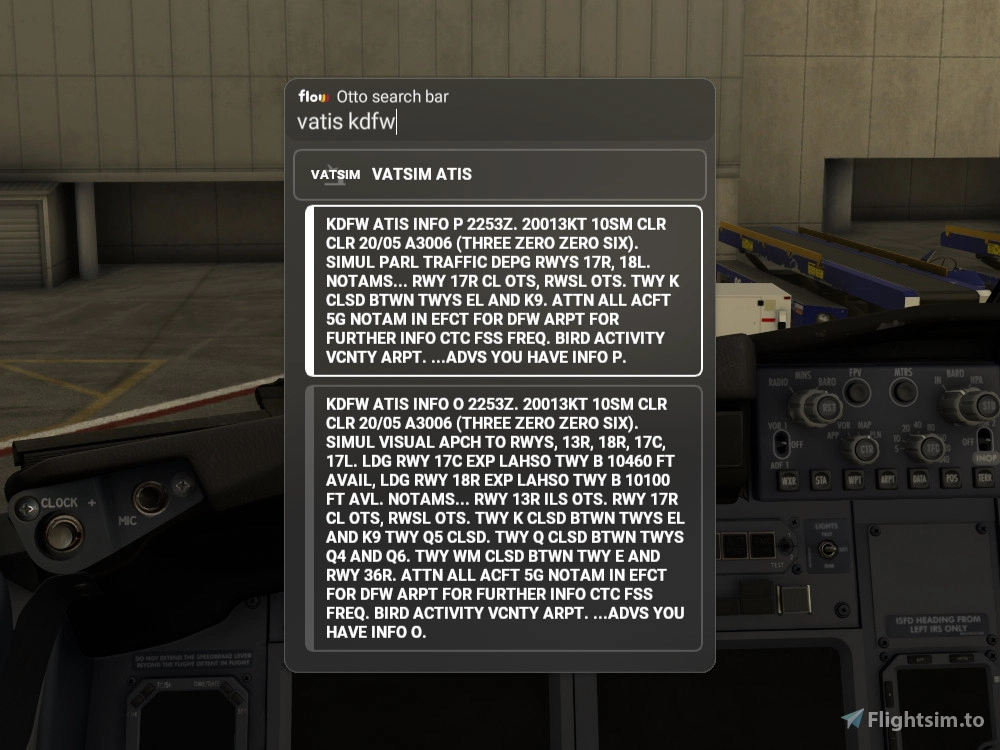Choose the KDFW ATIS INFO P entry
The width and height of the screenshot is (1000, 750).
[x=503, y=291]
